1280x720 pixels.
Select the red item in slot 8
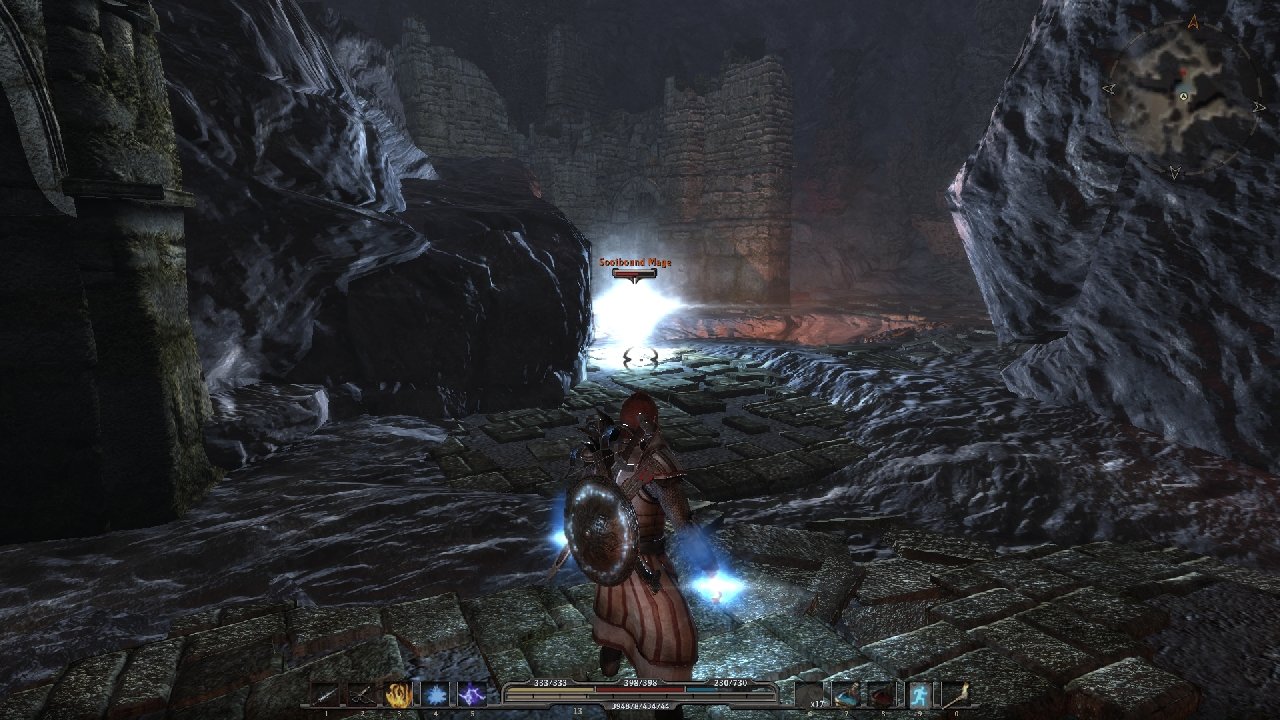pyautogui.click(x=882, y=694)
